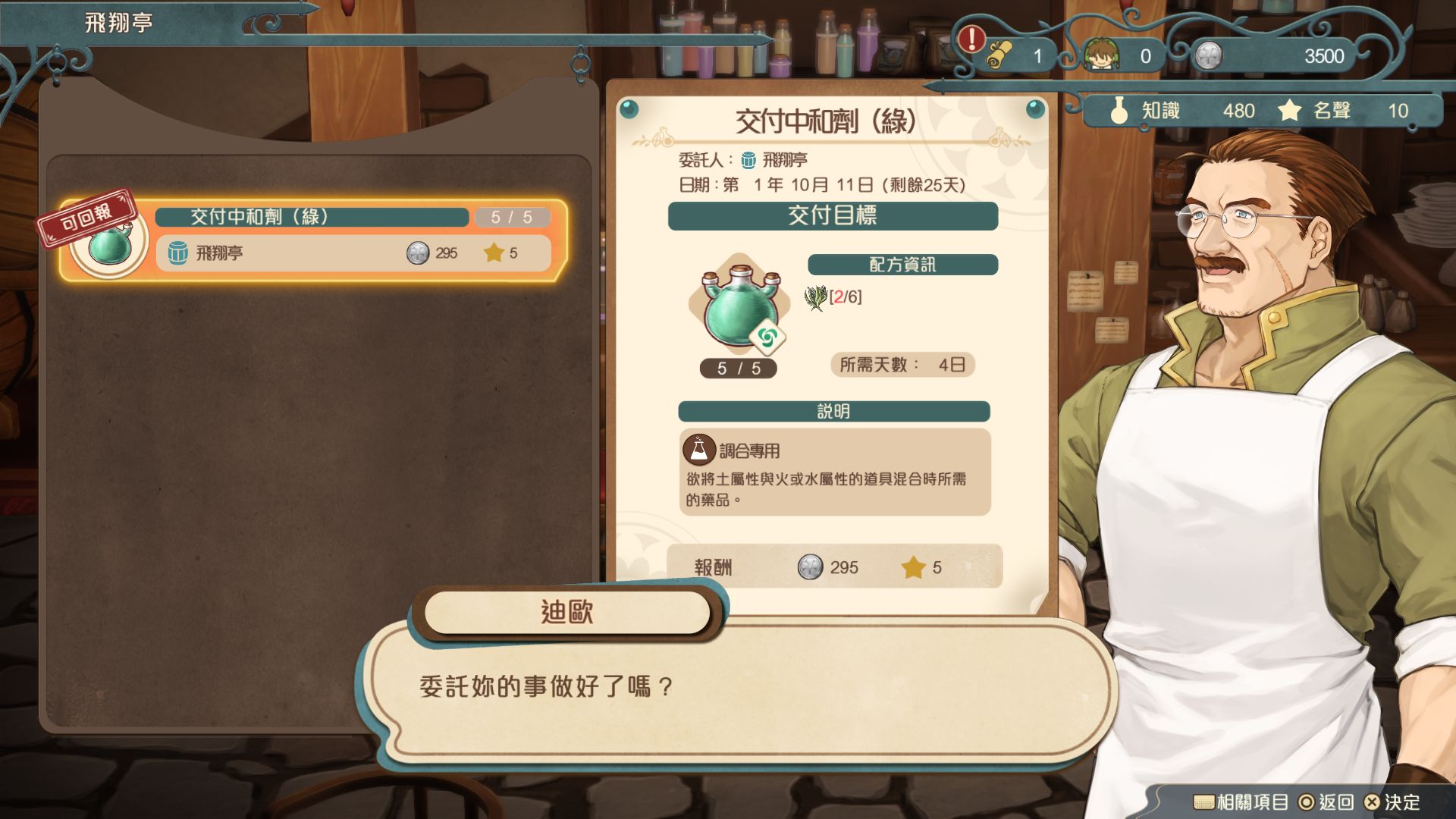The image size is (1456, 819).
Task: Click the 5/5 progress badge under the bottle
Action: 739,369
